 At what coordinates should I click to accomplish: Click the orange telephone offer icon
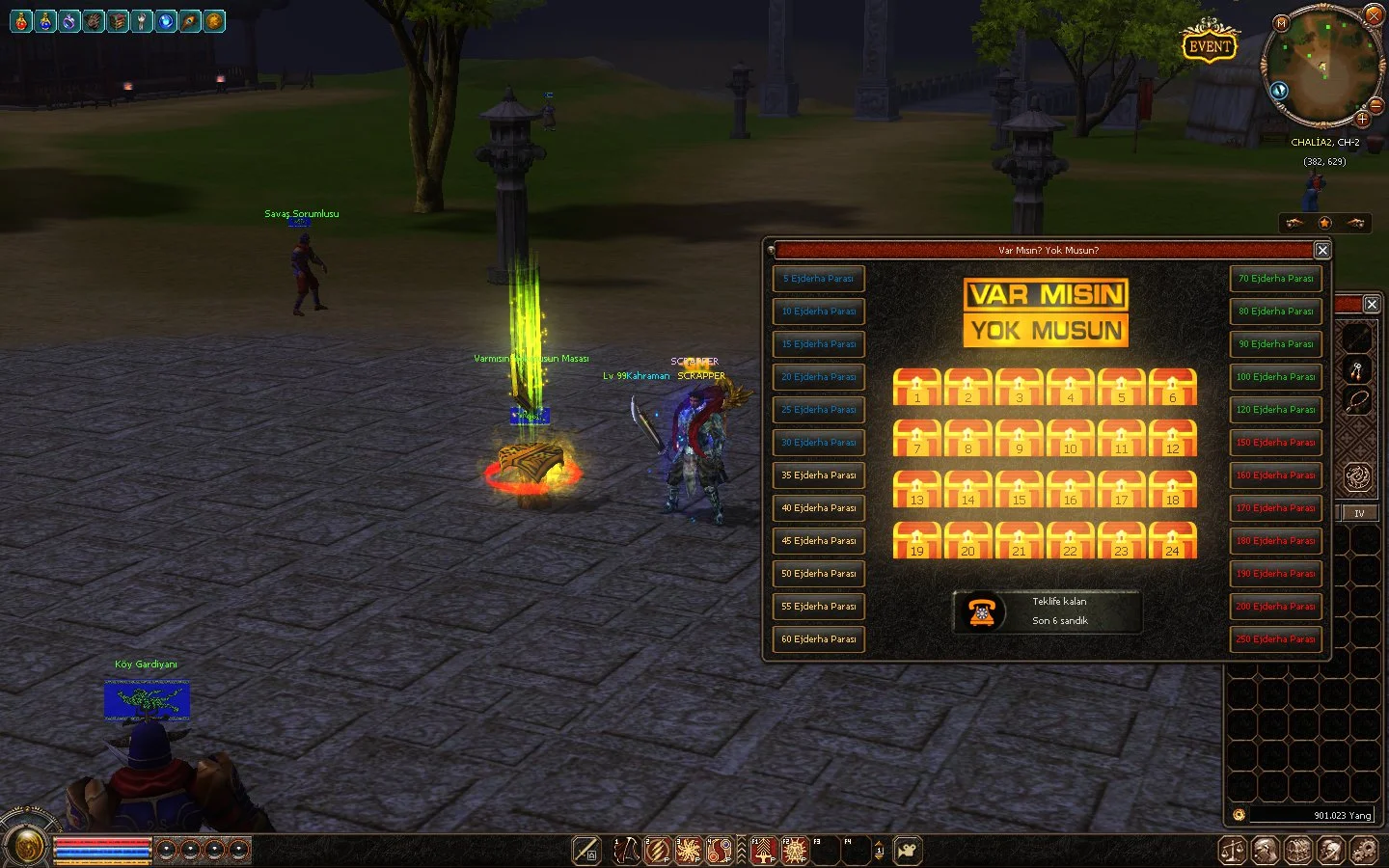point(982,611)
